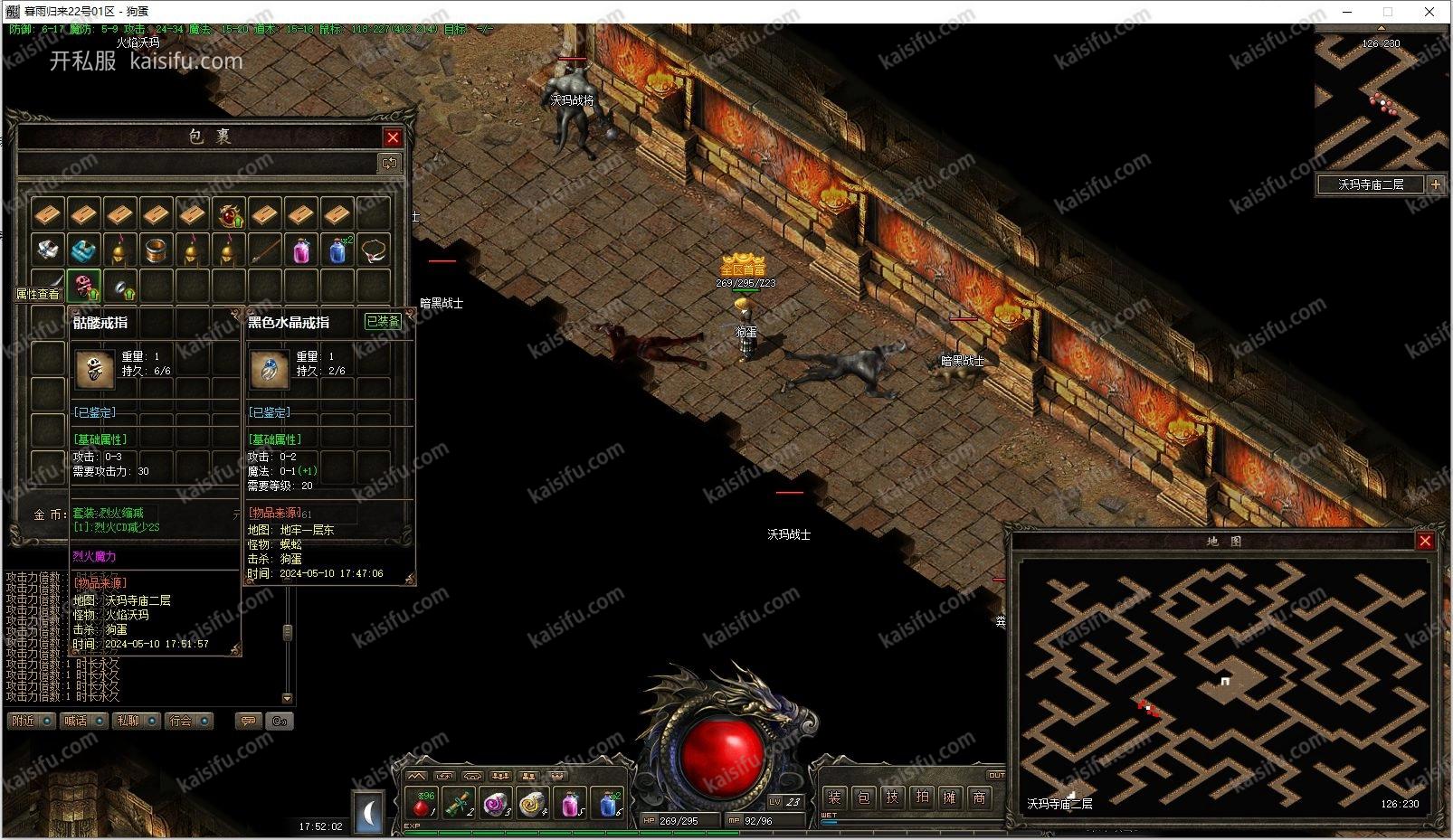The height and width of the screenshot is (840, 1453).
Task: Click the bag sort arrows button
Action: [389, 163]
